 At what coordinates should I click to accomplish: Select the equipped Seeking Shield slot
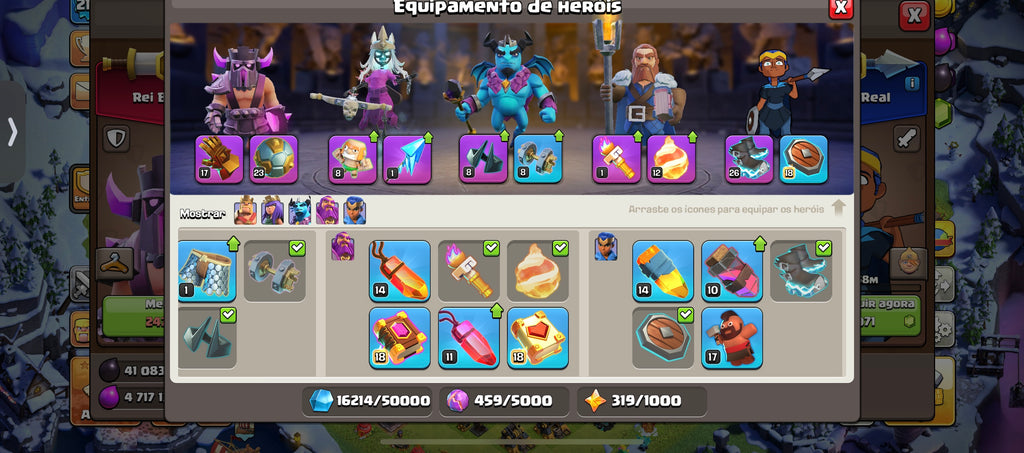(803, 159)
